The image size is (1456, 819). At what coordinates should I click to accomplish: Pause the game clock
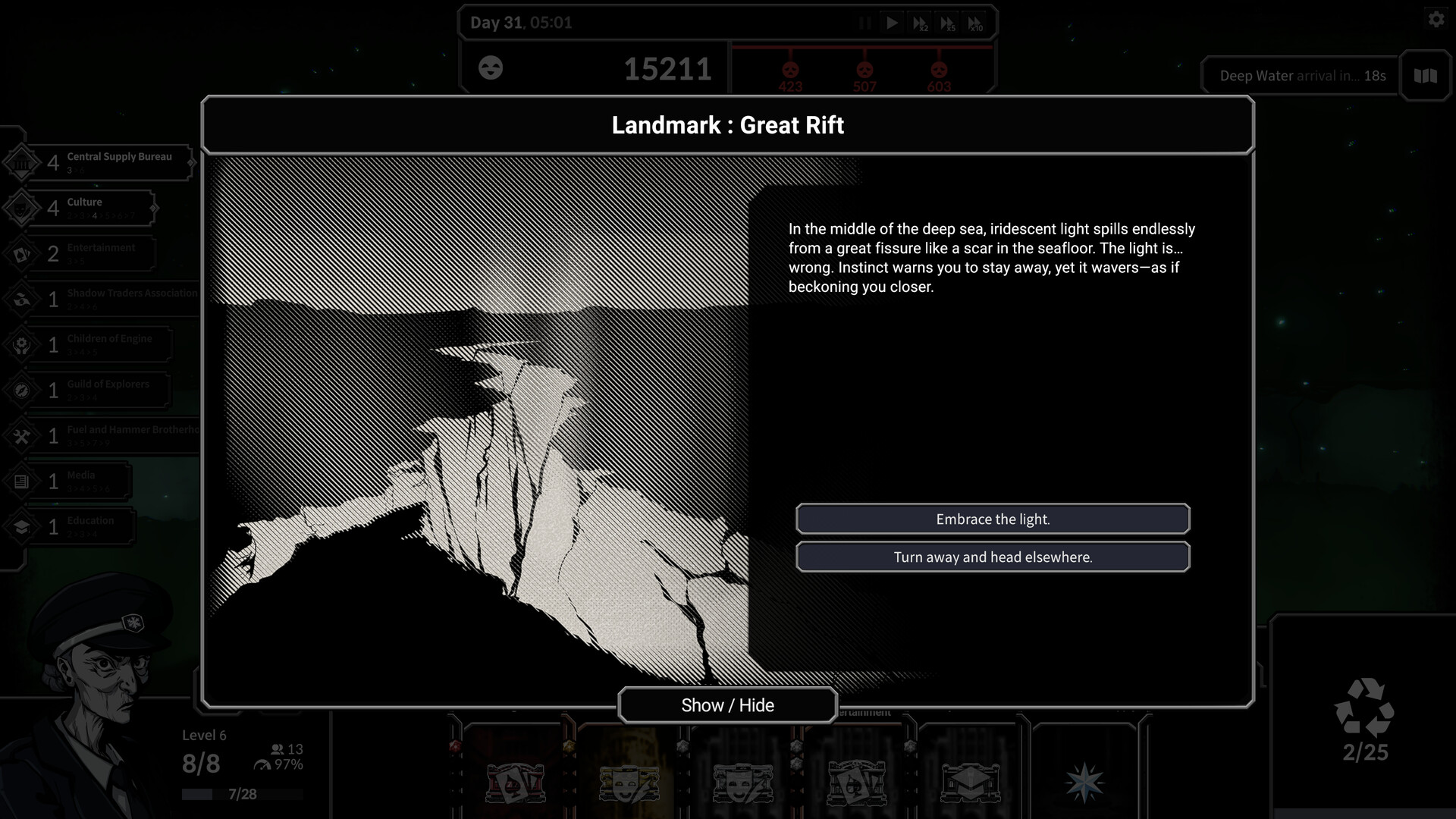pos(864,23)
